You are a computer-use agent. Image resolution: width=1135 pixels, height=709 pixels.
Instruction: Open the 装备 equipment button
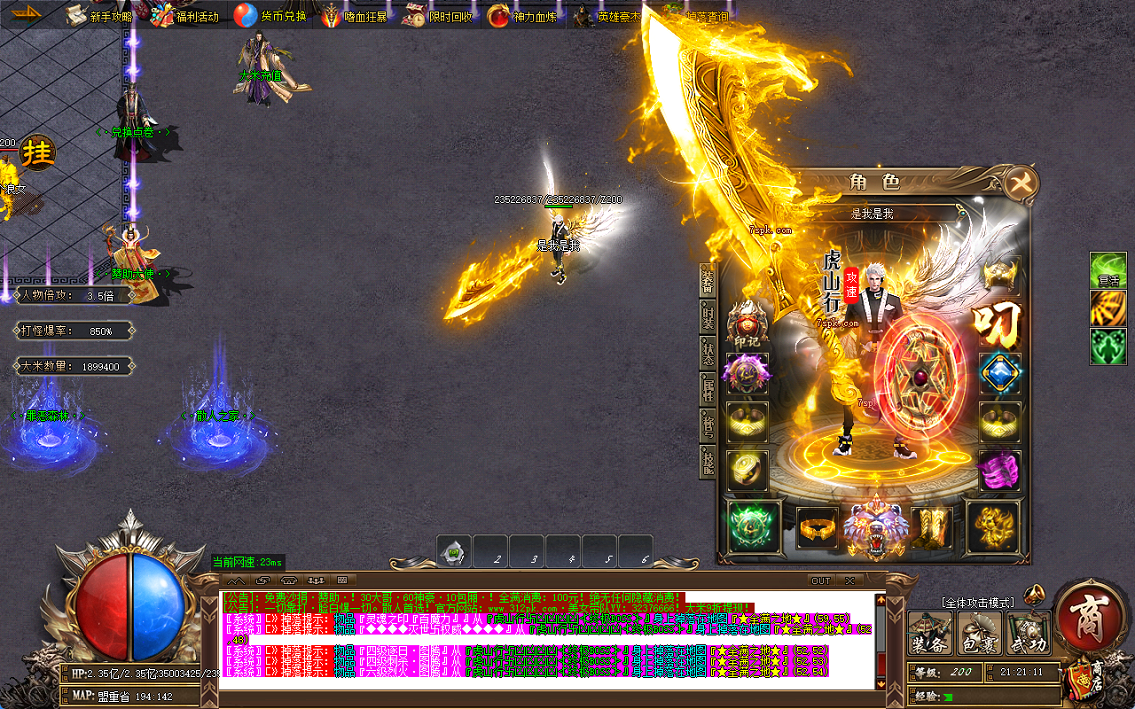pos(929,633)
